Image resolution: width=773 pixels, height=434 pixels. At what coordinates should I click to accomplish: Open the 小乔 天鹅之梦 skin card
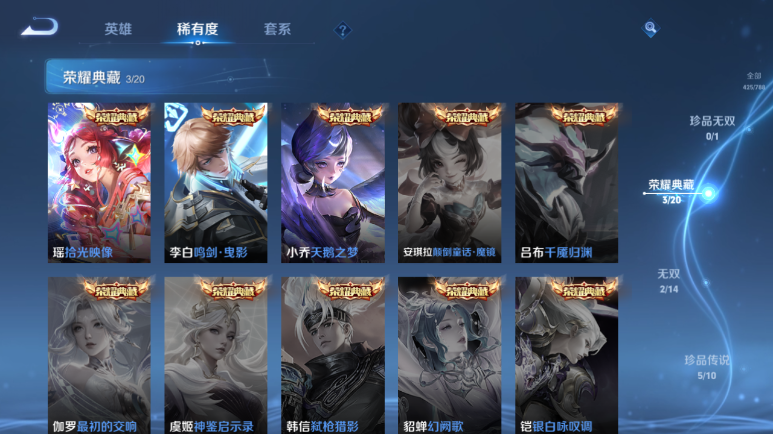coord(333,182)
